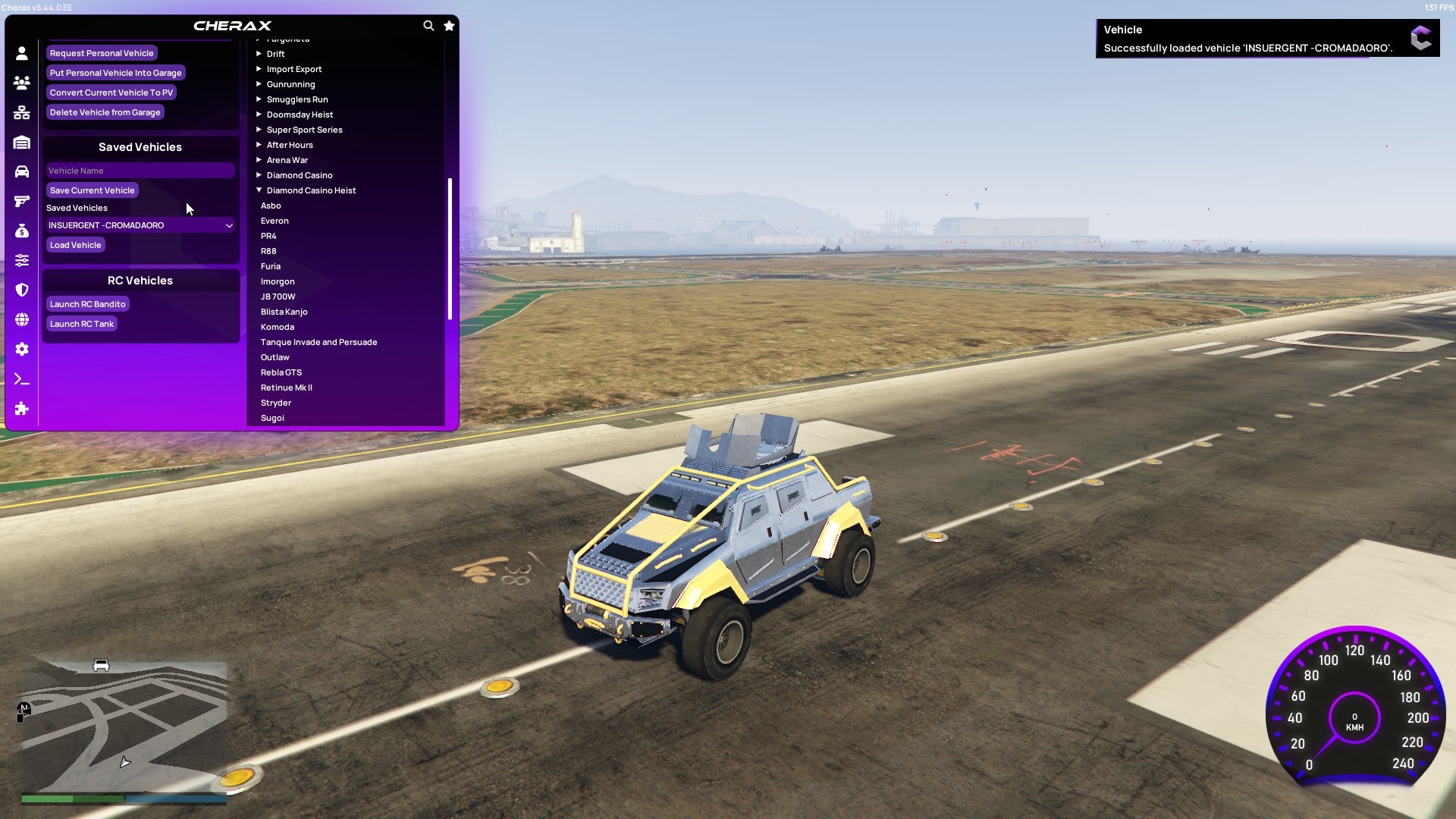Select Rebla GTS from the list
This screenshot has width=1456, height=819.
point(281,372)
